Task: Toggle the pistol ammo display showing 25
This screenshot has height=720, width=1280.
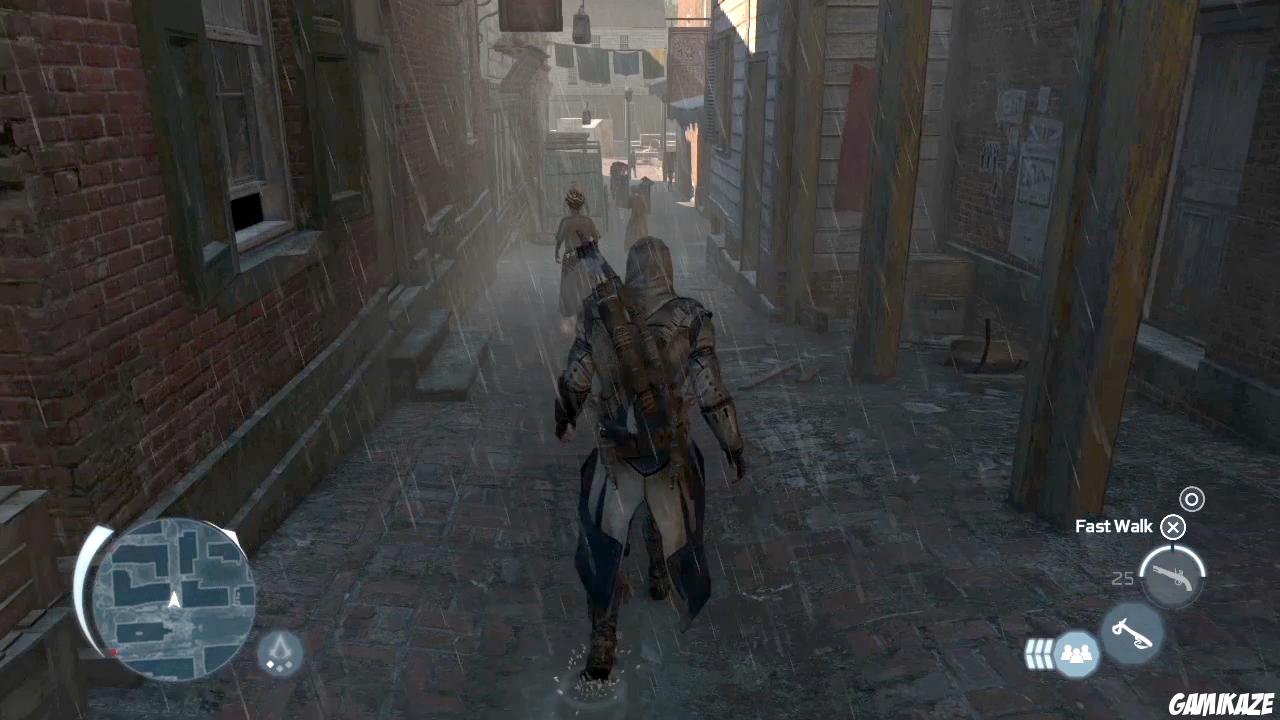Action: [1122, 578]
